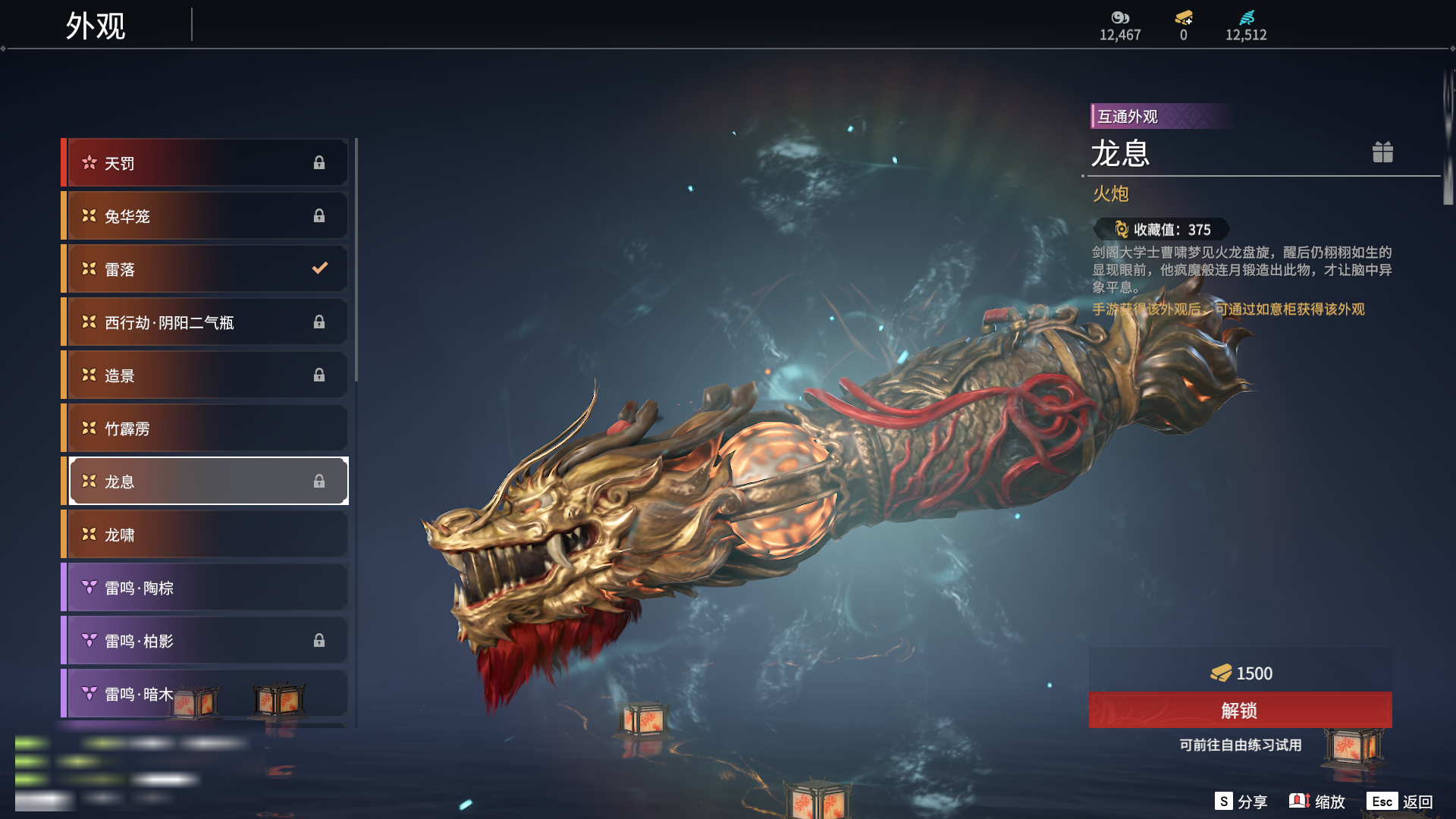Image resolution: width=1456 pixels, height=819 pixels.
Task: Open the 西行劫·阴阳二气瓶 skin entry
Action: tap(205, 322)
